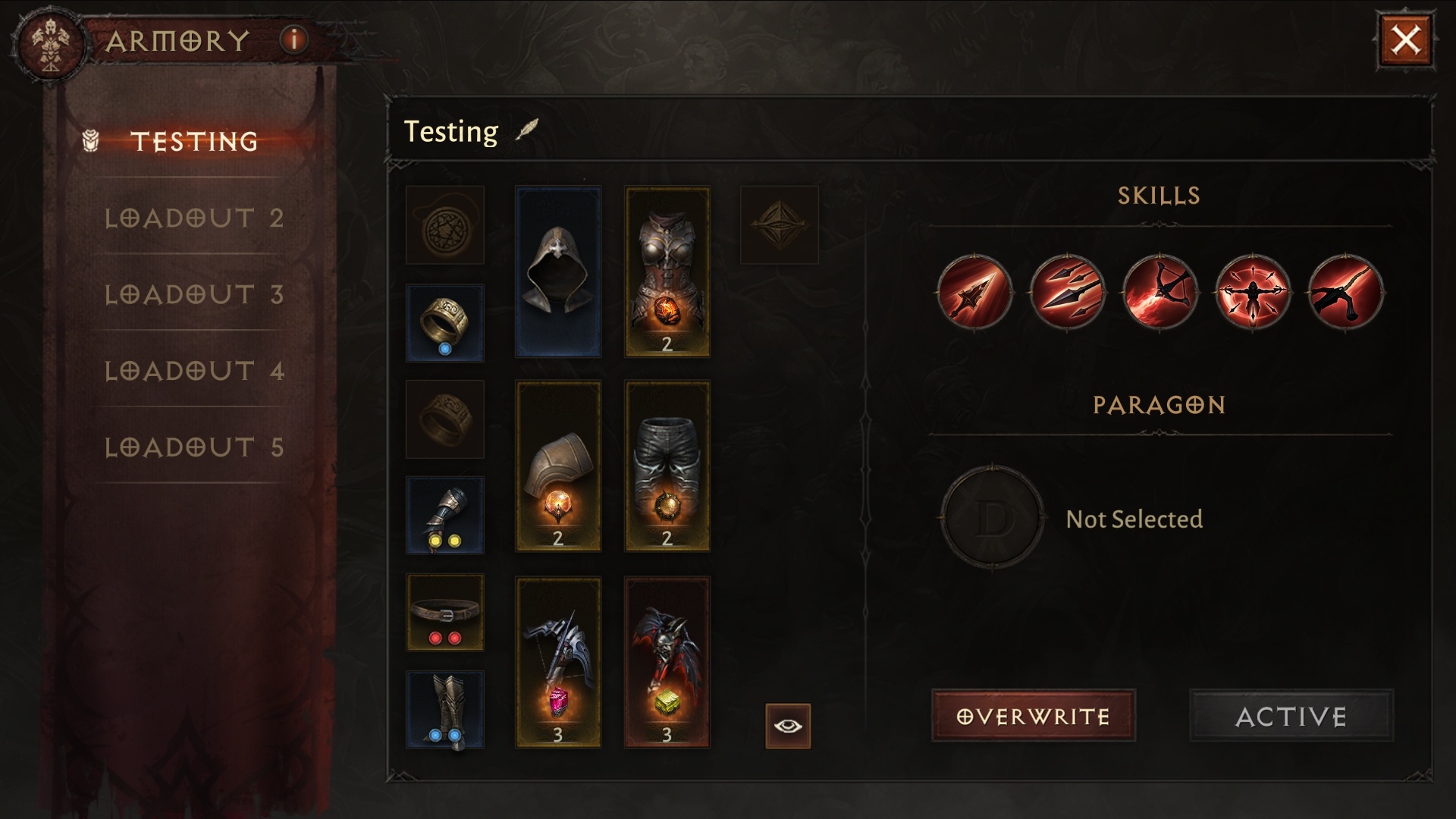This screenshot has width=1456, height=819.
Task: Select the hooded helm equipment slot
Action: pos(558,271)
